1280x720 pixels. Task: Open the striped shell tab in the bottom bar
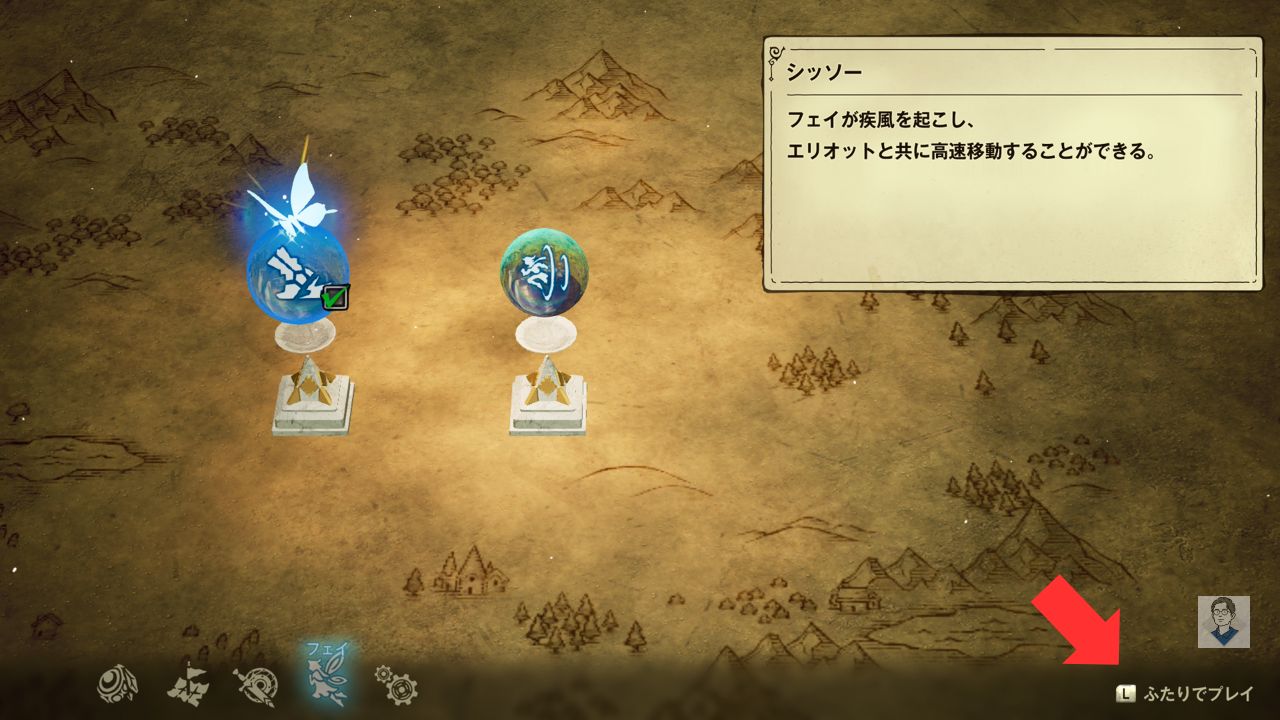pos(117,685)
